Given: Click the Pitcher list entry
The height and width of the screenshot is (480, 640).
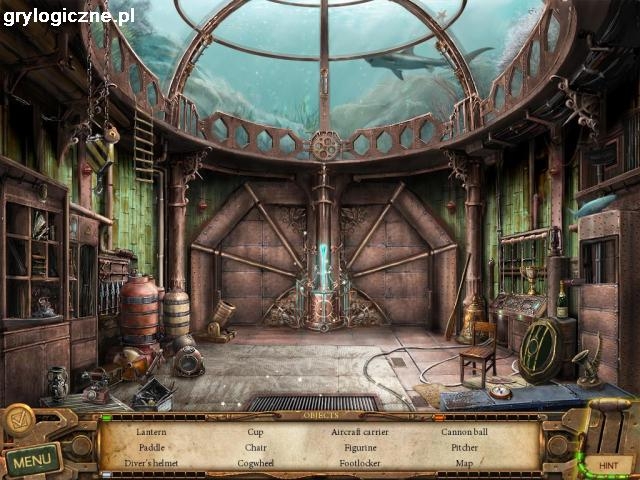Looking at the screenshot, I should [x=464, y=447].
